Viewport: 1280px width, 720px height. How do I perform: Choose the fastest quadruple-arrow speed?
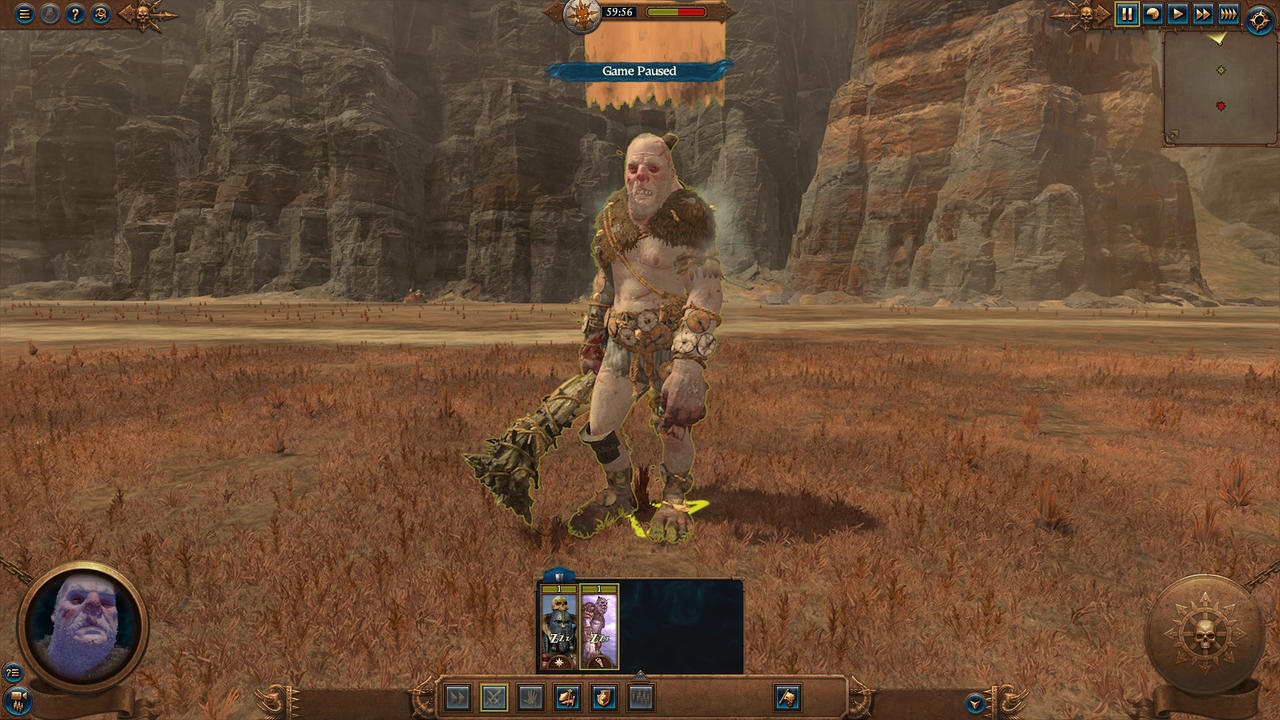coord(1228,15)
